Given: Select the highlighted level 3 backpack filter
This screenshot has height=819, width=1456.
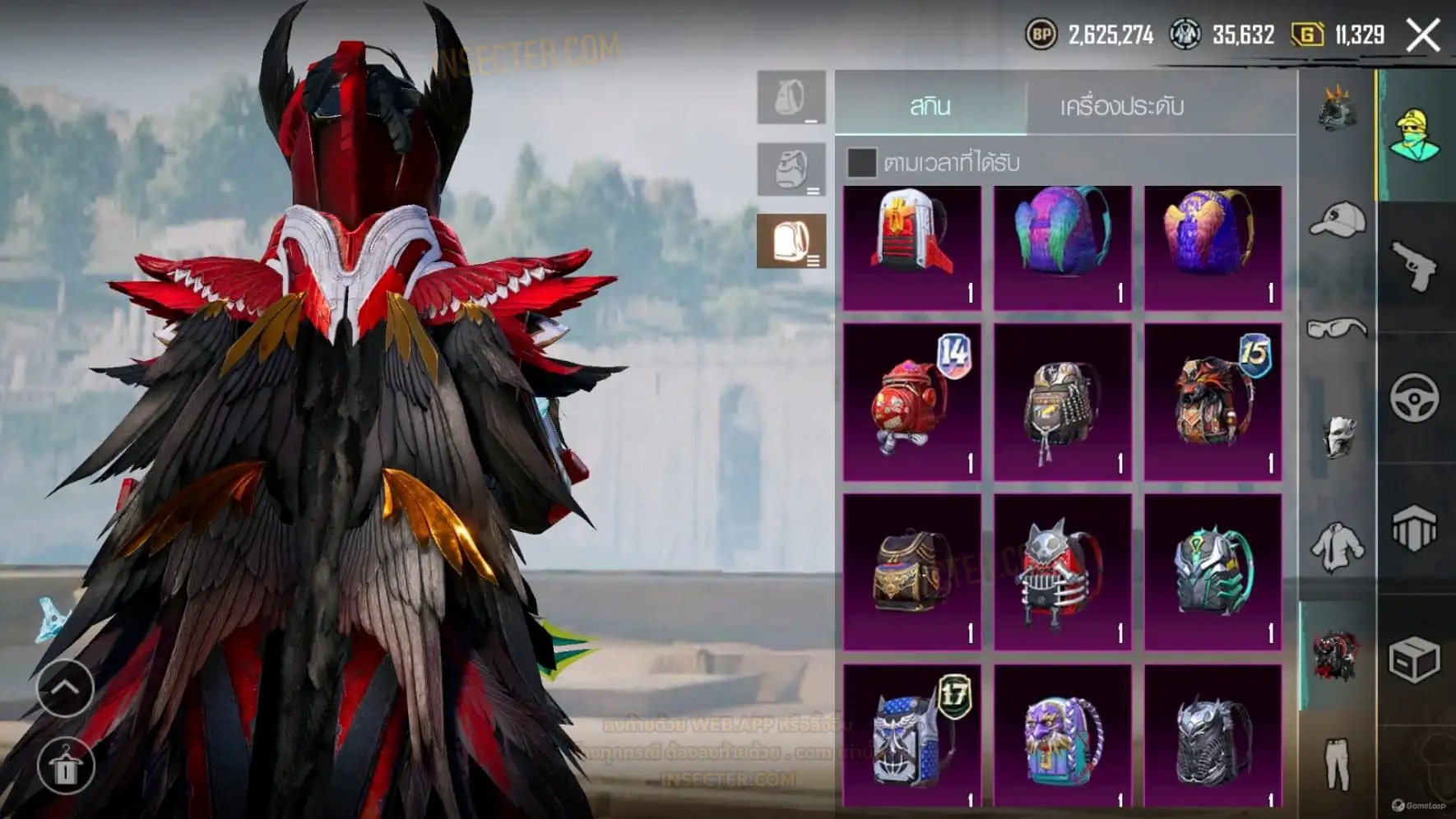Looking at the screenshot, I should [x=791, y=241].
